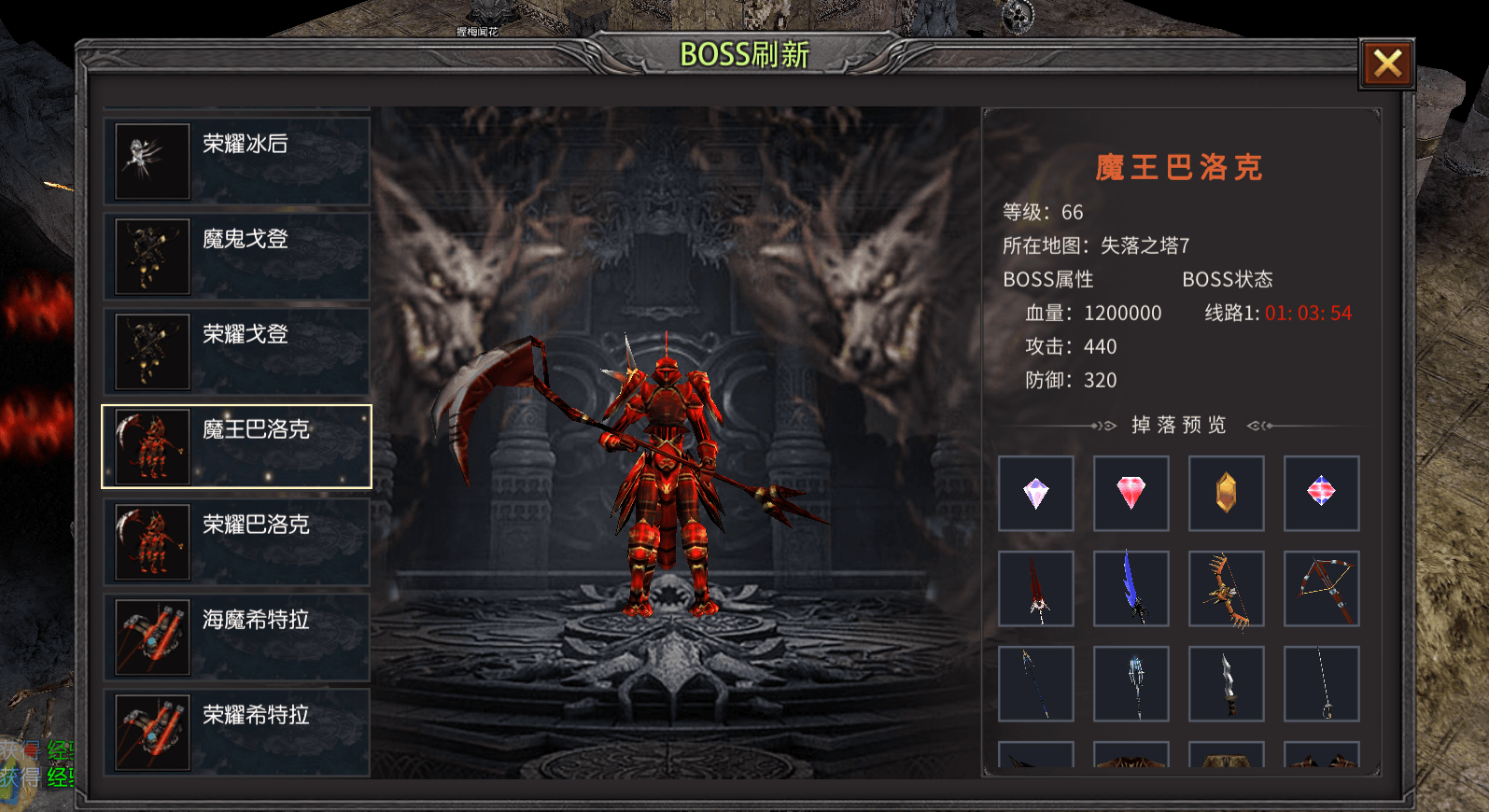The height and width of the screenshot is (812, 1489).
Task: Inspect the white diamond gem drop
Action: tap(1036, 494)
